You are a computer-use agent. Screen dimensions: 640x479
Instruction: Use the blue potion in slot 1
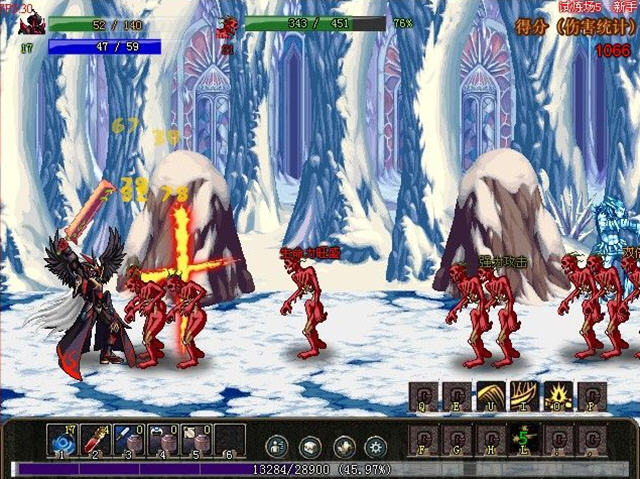pos(61,440)
